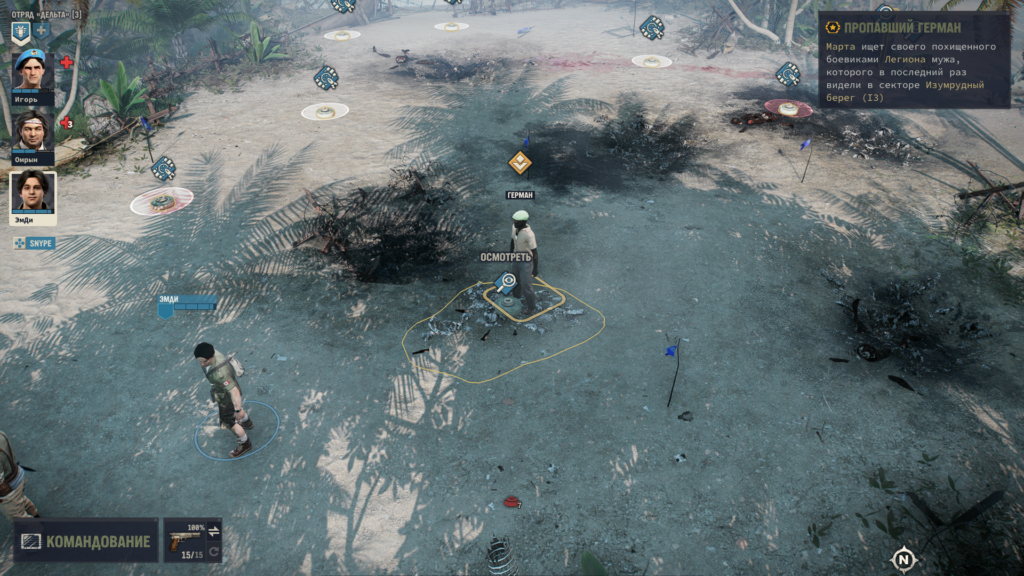Click the Delta squad shield icon
1024x576 pixels.
coord(21,32)
